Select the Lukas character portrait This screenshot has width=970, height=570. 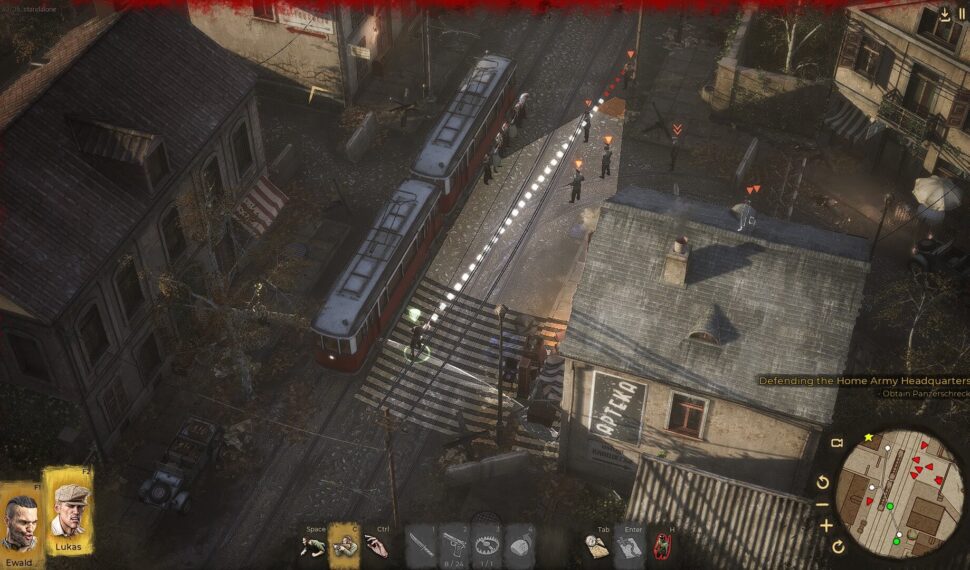(x=68, y=511)
